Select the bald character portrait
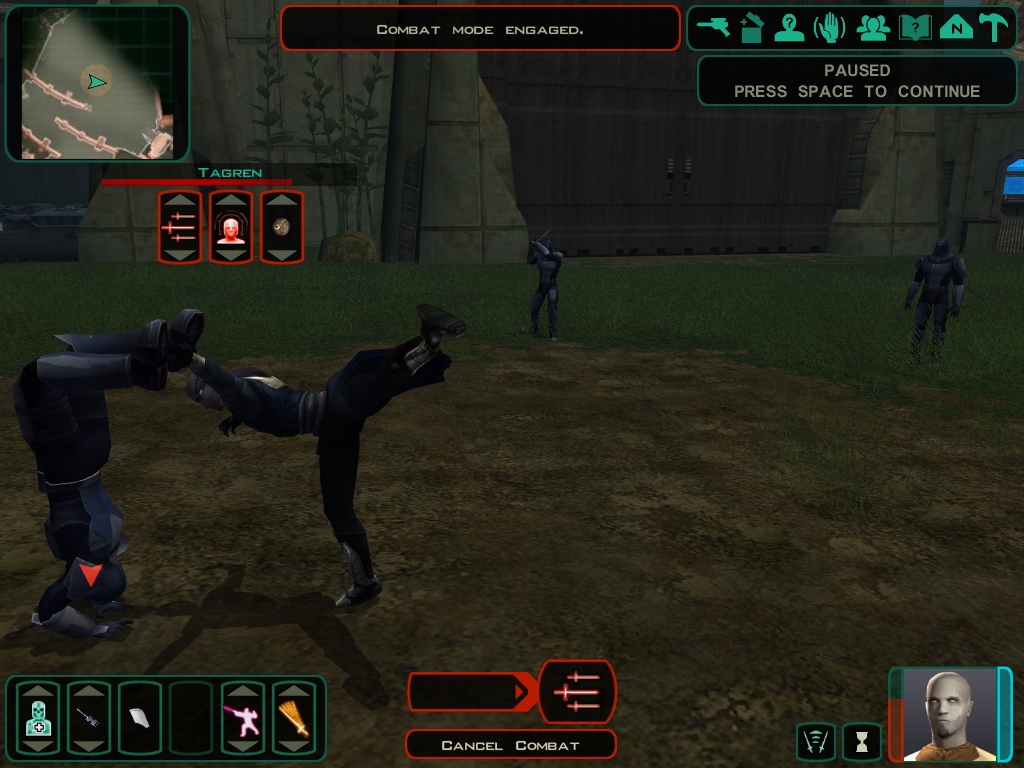Image resolution: width=1024 pixels, height=768 pixels. [x=950, y=714]
